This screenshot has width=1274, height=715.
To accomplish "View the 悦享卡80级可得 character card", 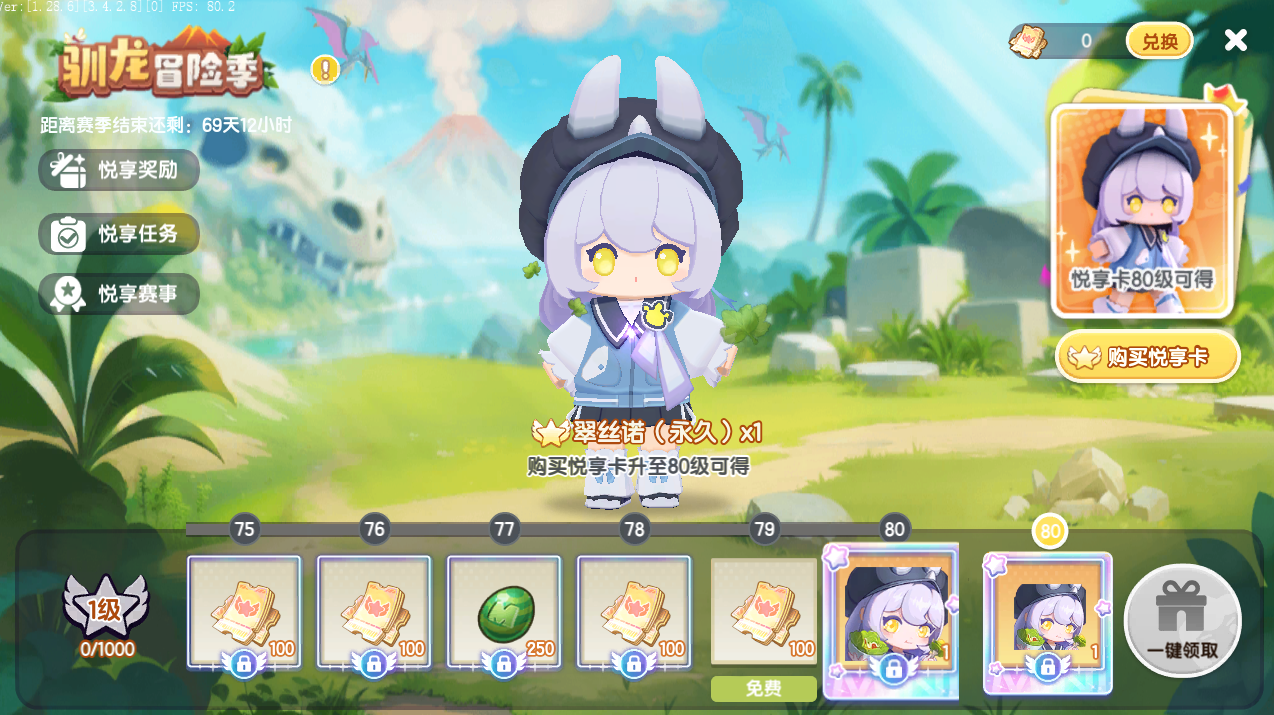I will click(x=1141, y=210).
